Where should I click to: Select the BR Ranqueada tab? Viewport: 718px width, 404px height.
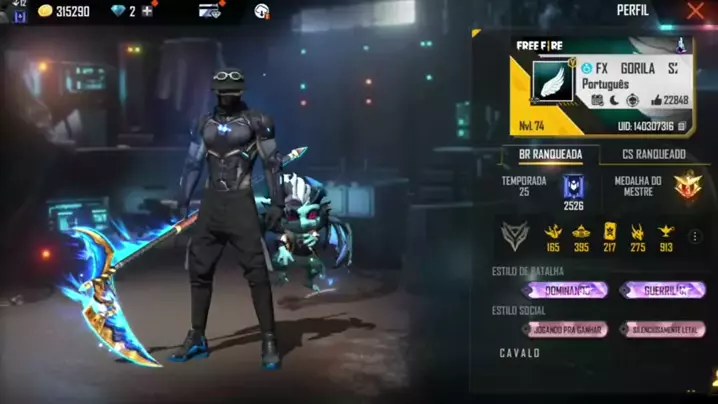[x=551, y=154]
